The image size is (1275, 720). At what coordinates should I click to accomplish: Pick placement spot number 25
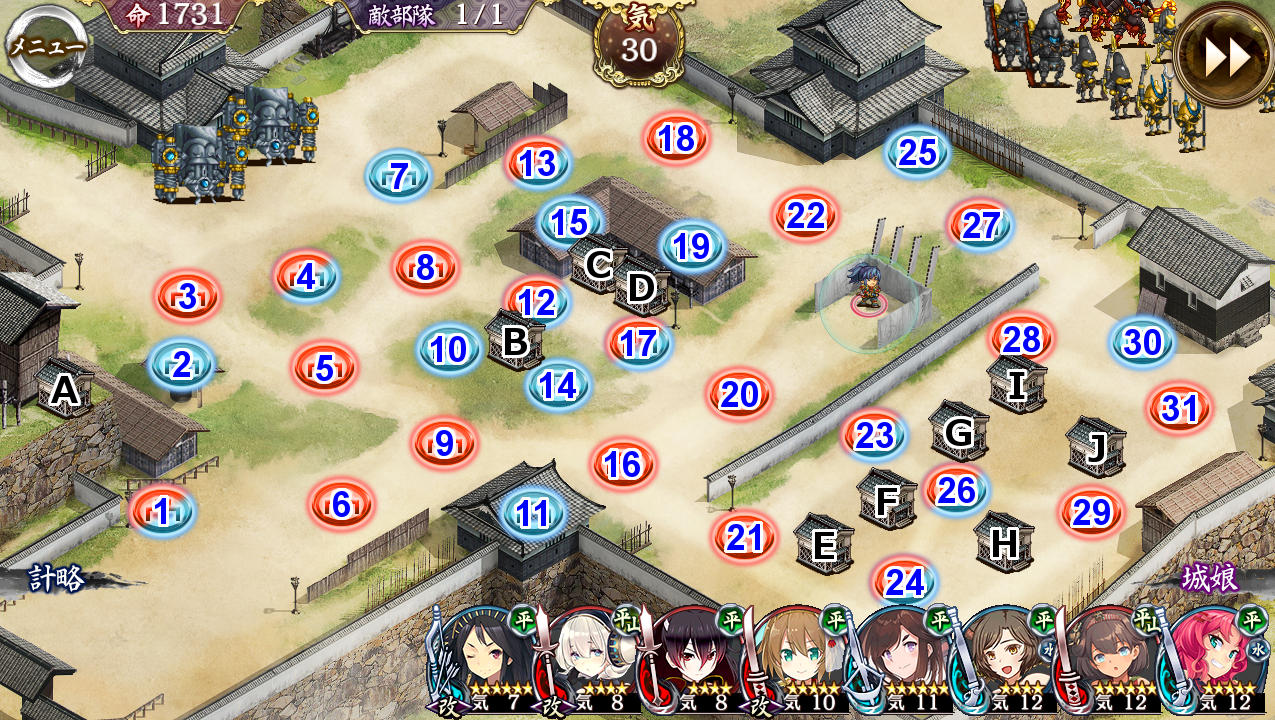click(917, 152)
